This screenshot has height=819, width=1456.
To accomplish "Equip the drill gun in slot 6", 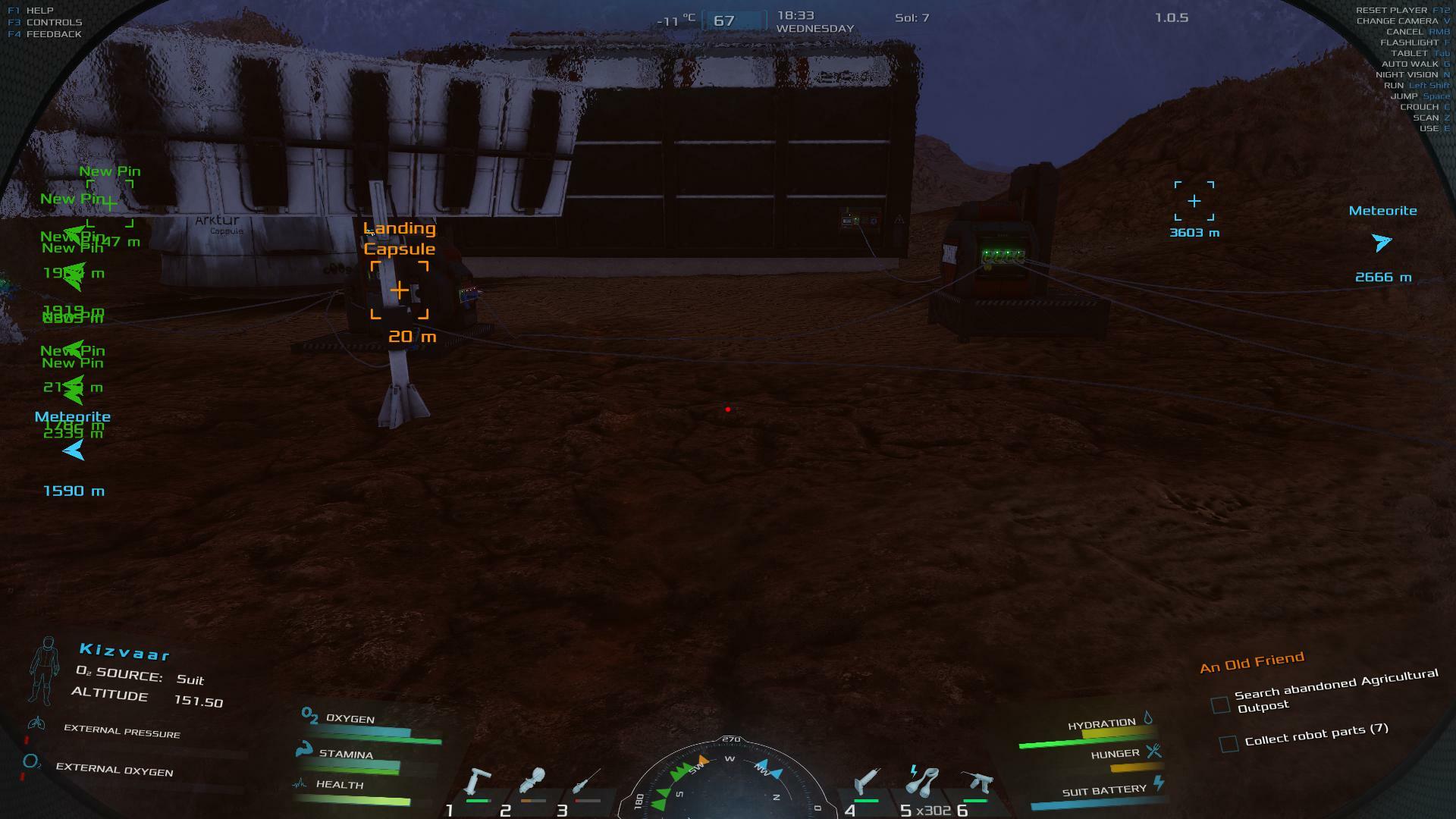I will coord(976,782).
